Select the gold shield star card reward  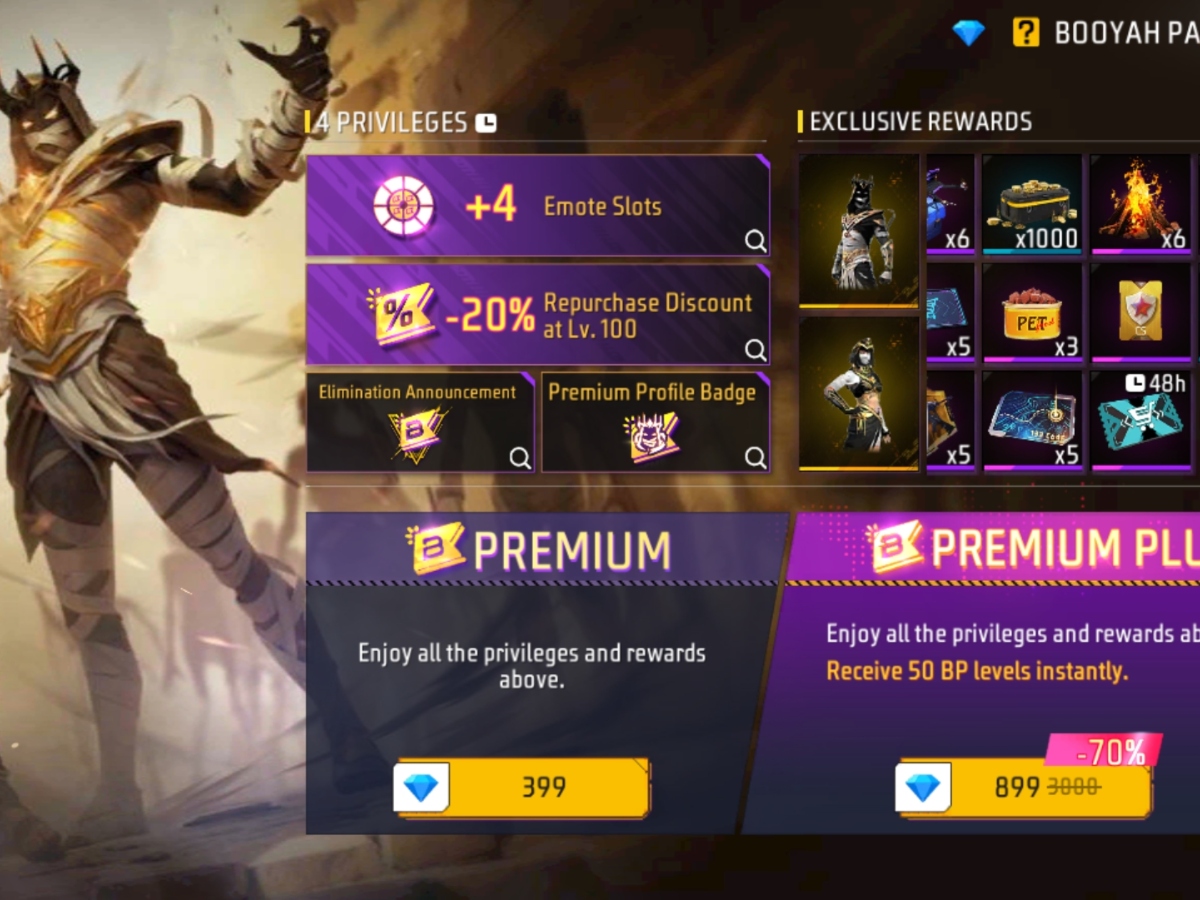[1140, 312]
